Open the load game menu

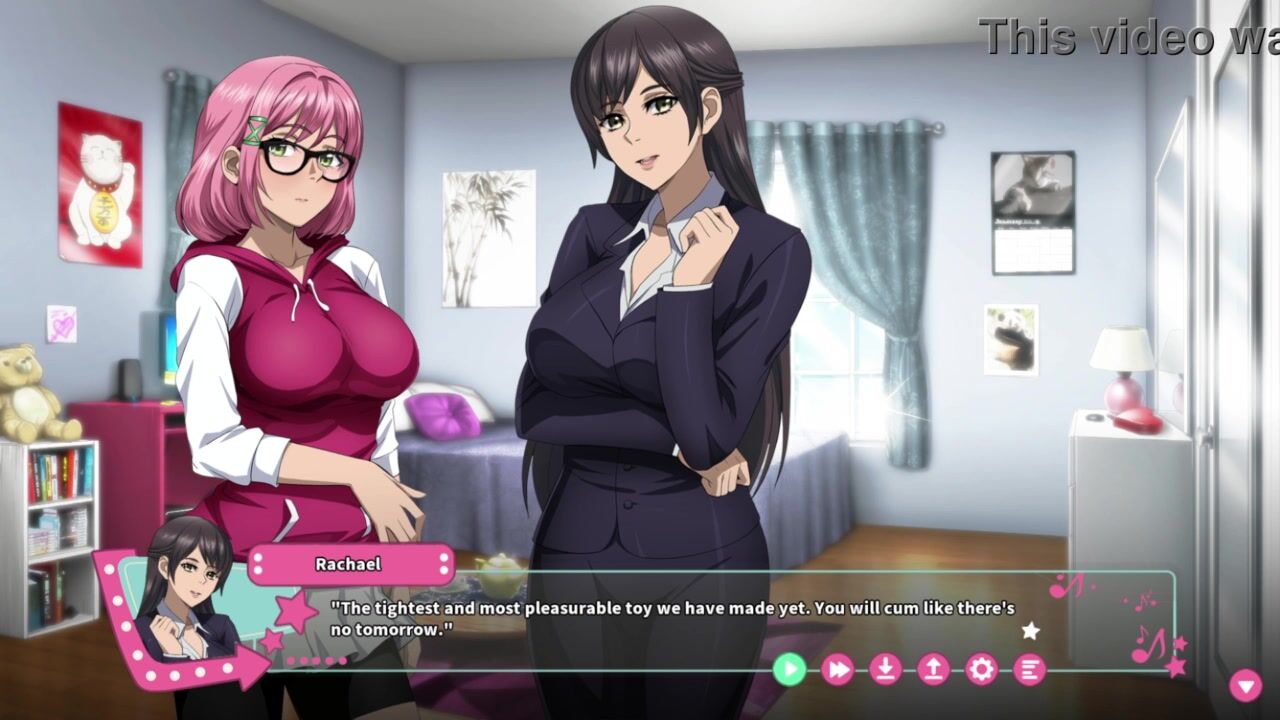(x=933, y=669)
